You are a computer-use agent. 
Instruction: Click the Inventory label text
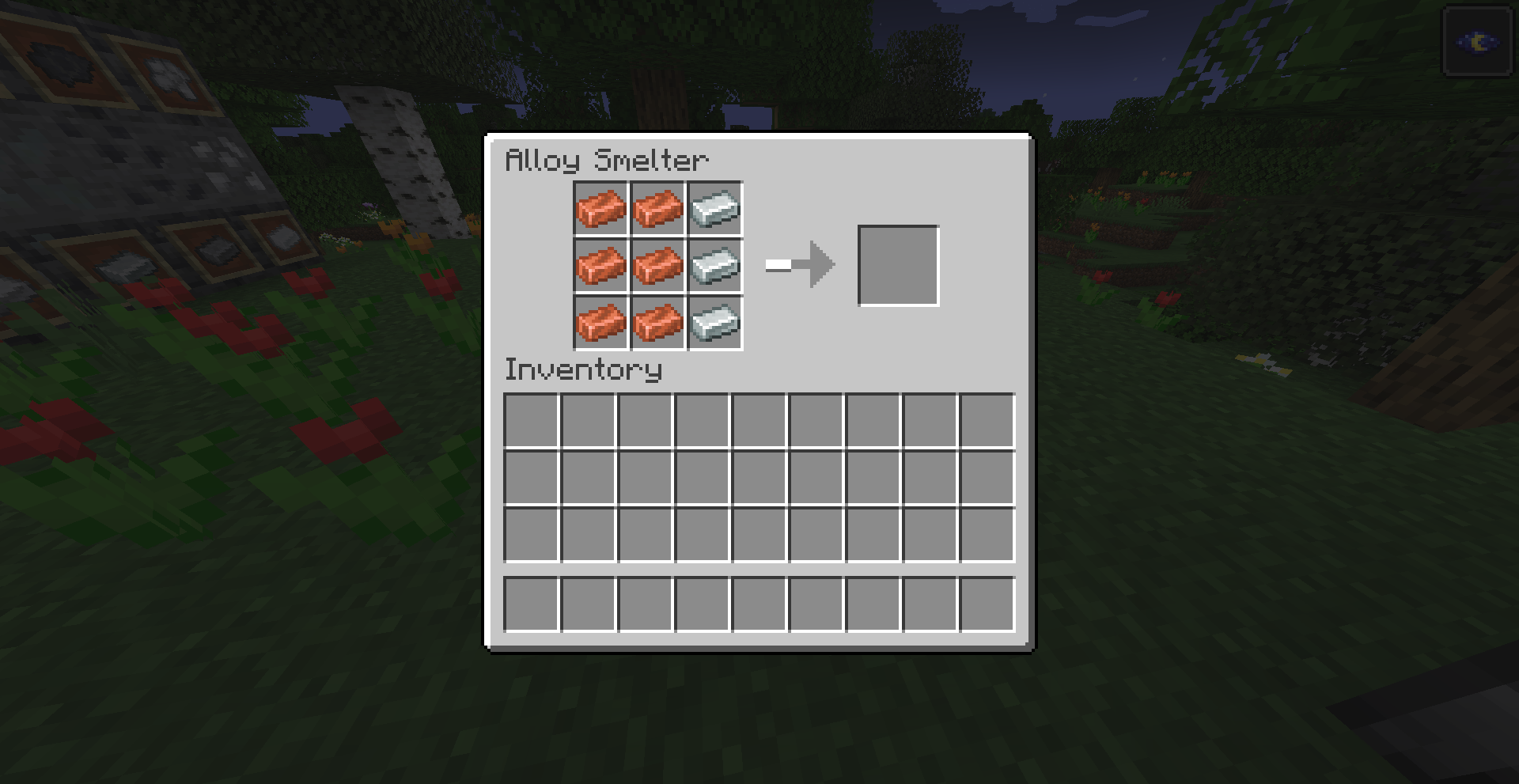tap(583, 370)
